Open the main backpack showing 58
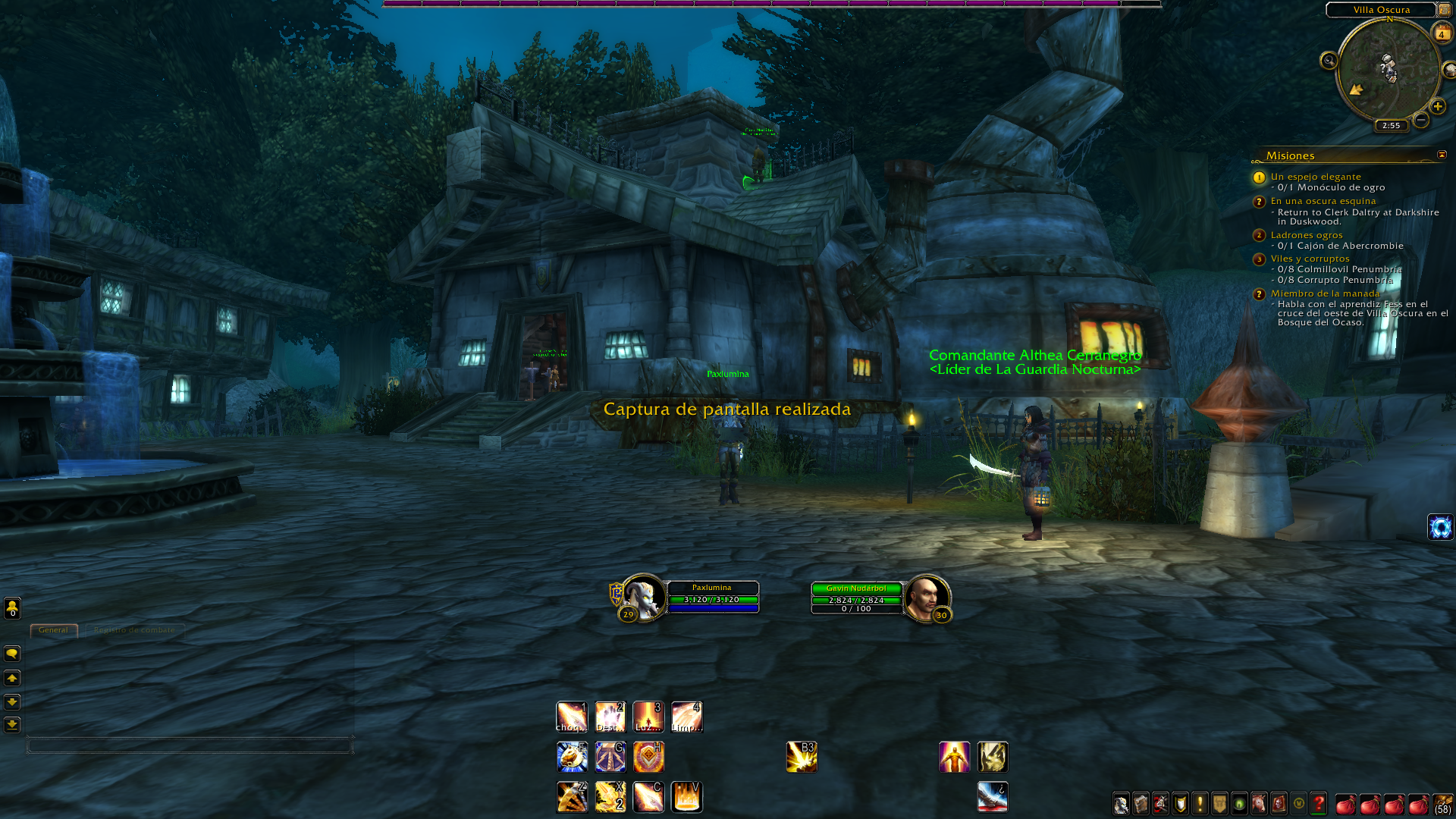The width and height of the screenshot is (1456, 819). tap(1442, 803)
